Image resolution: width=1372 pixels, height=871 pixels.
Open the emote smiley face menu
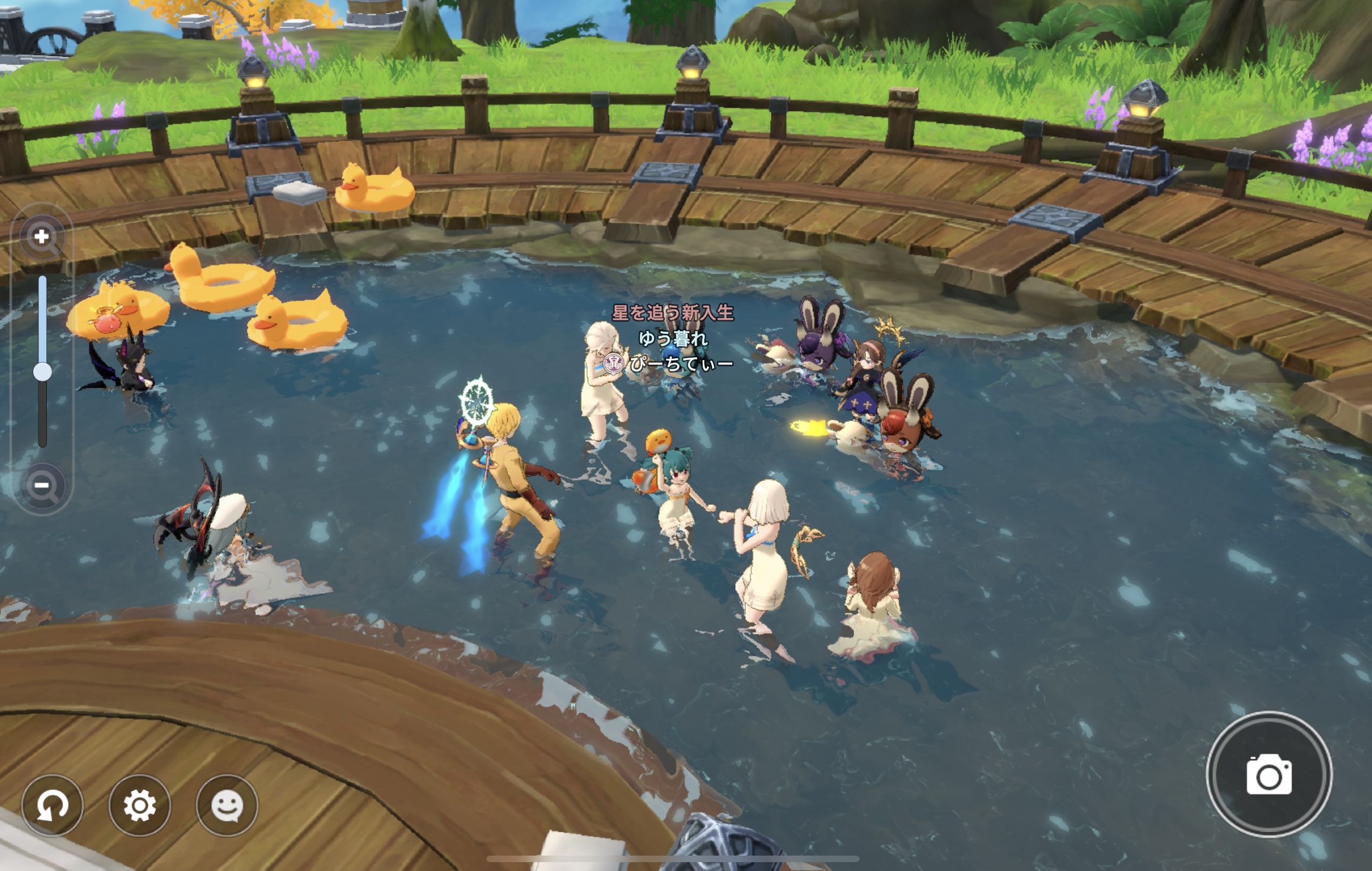click(227, 805)
